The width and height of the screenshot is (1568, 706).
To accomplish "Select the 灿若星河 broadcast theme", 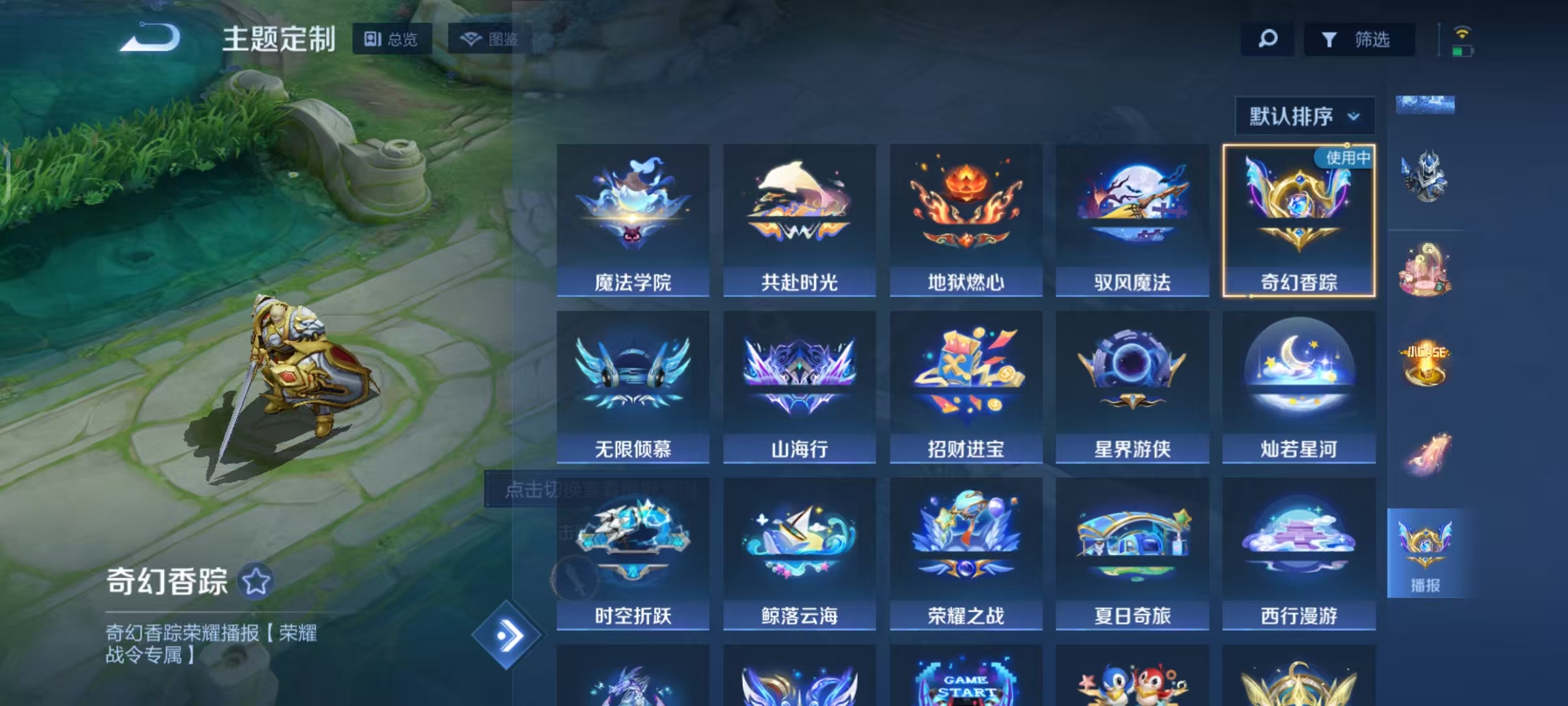I will click(1299, 386).
